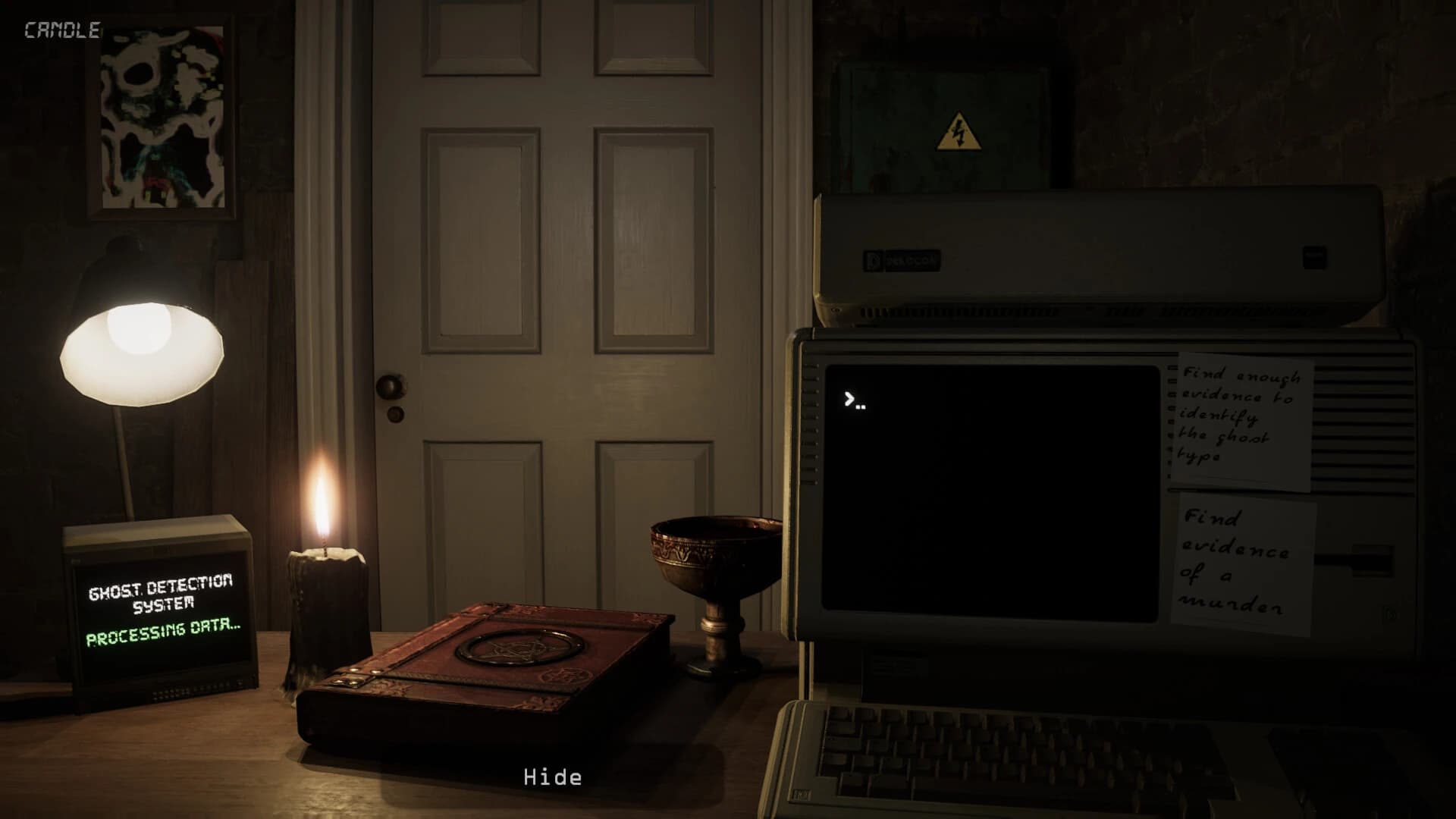Click the Ghost Detection System monitor

pos(159,607)
